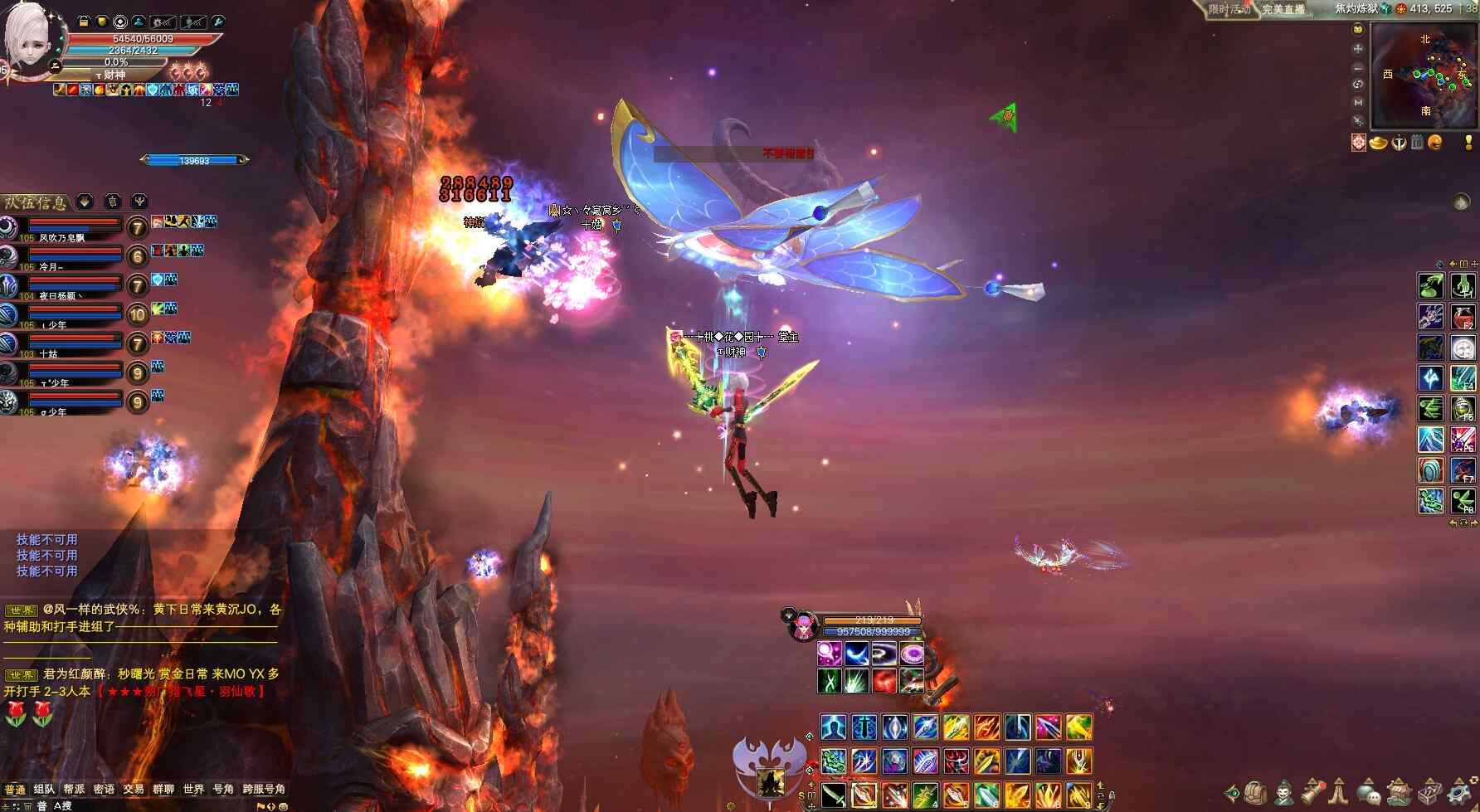Open the world map with M button

[x=1358, y=102]
